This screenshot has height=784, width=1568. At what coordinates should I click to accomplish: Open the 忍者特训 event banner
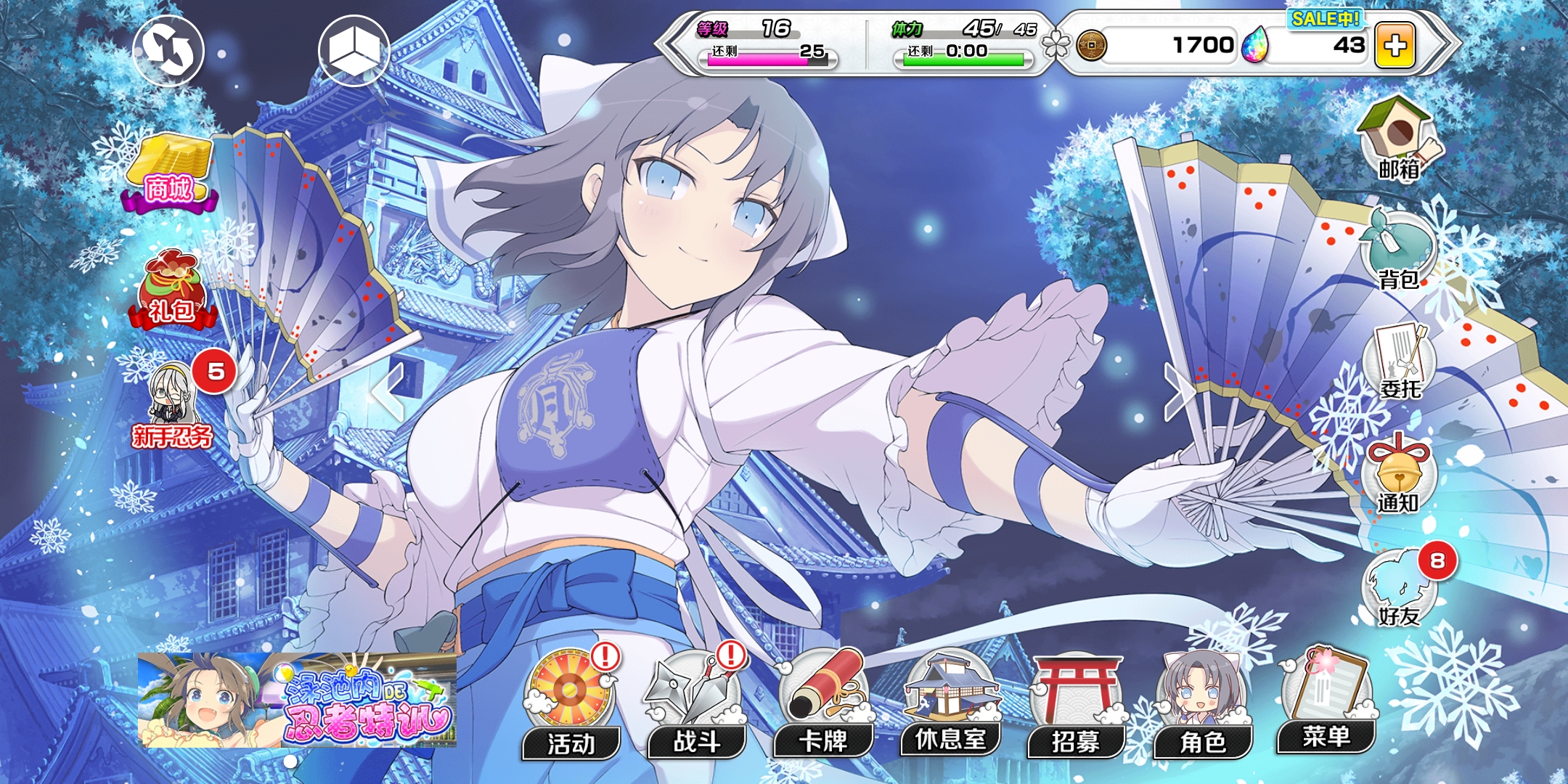[297, 700]
